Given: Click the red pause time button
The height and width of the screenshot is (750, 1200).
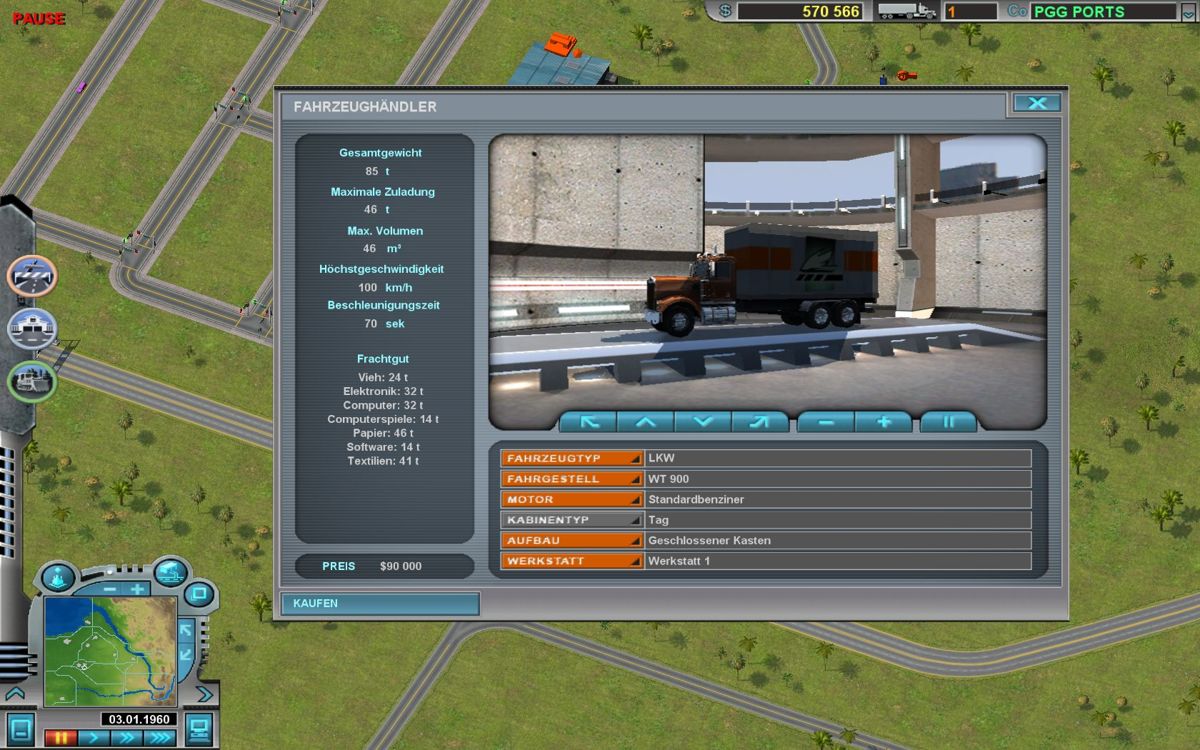Looking at the screenshot, I should [x=60, y=738].
